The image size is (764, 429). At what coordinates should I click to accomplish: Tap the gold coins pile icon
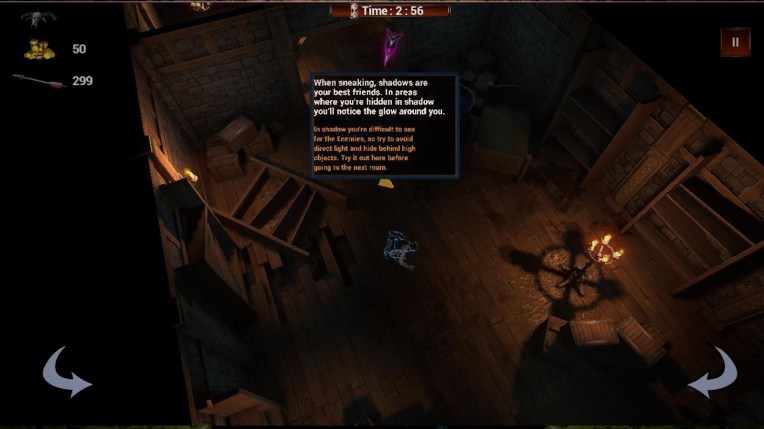[40, 49]
